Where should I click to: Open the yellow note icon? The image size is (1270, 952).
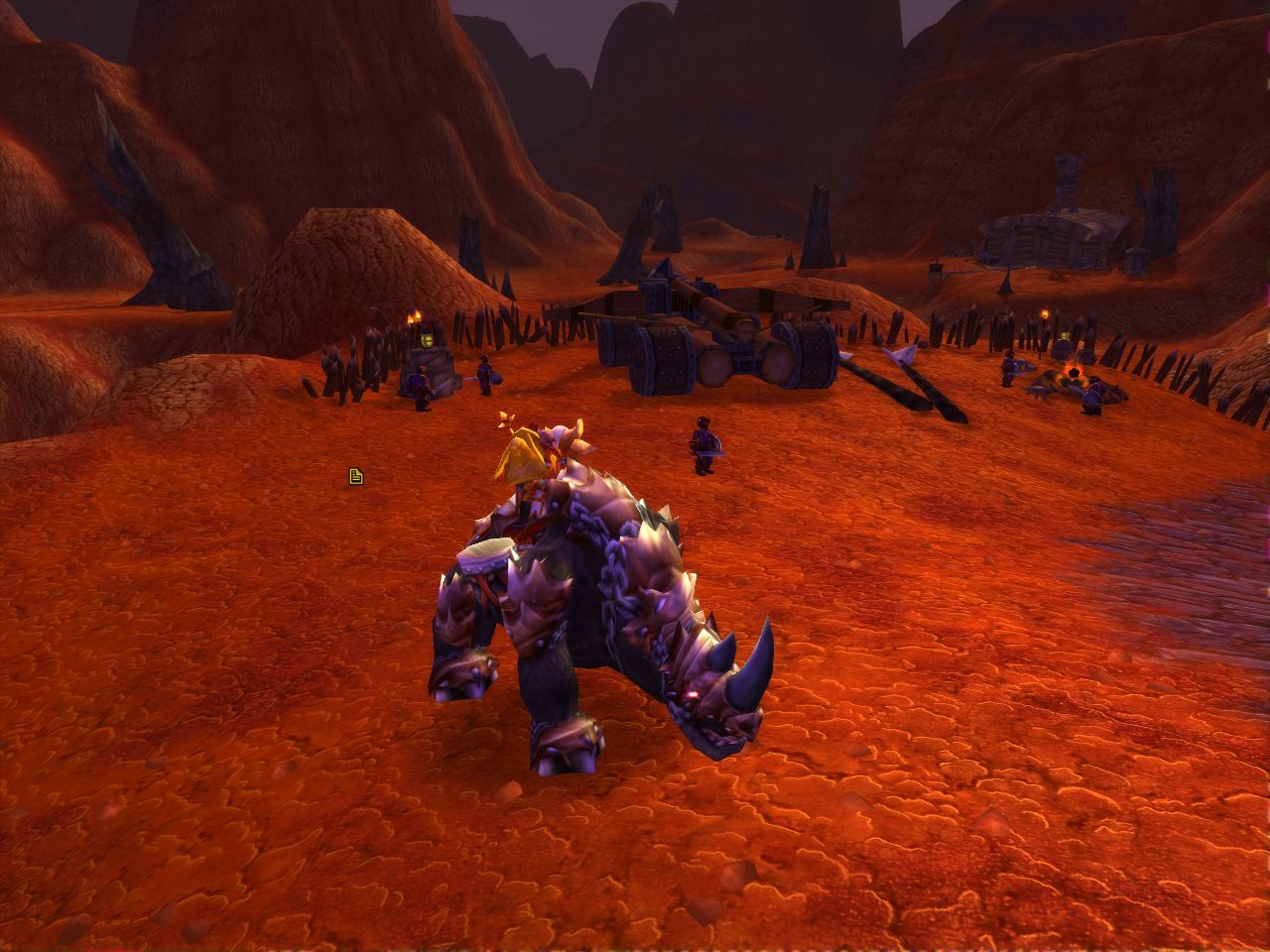pyautogui.click(x=356, y=477)
